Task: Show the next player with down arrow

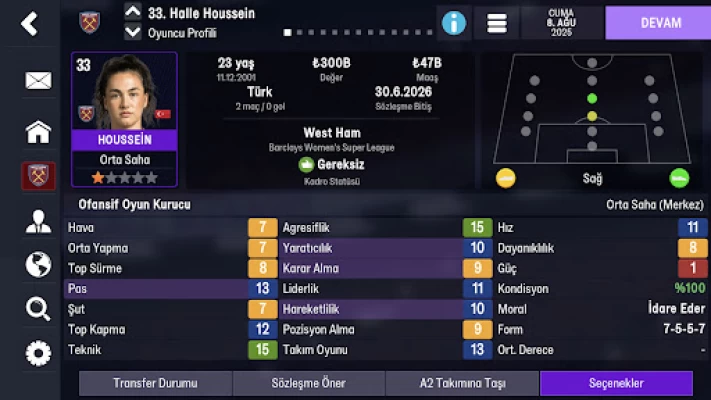Action: point(133,32)
